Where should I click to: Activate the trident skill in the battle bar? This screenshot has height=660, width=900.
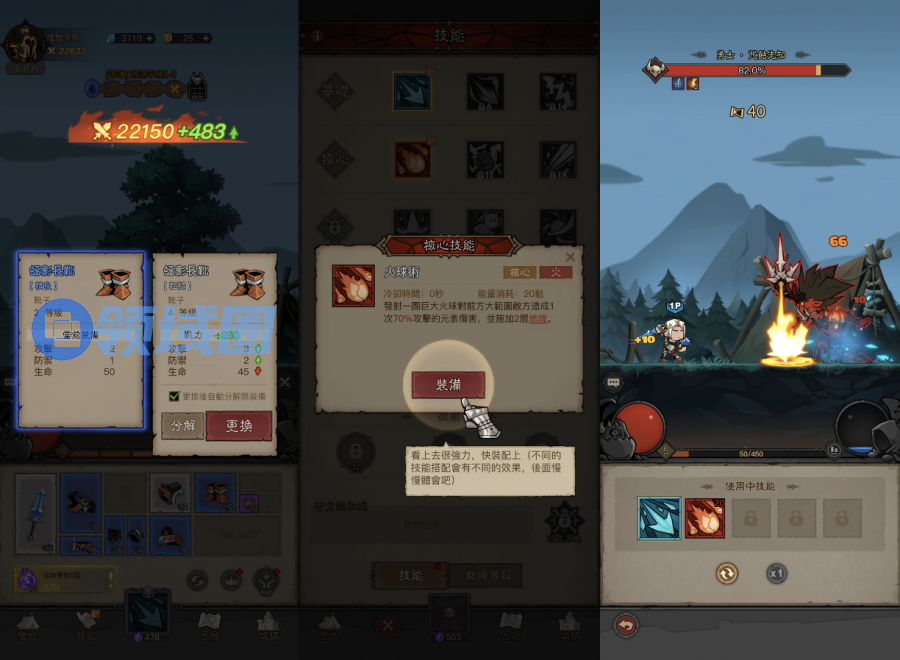tap(658, 518)
